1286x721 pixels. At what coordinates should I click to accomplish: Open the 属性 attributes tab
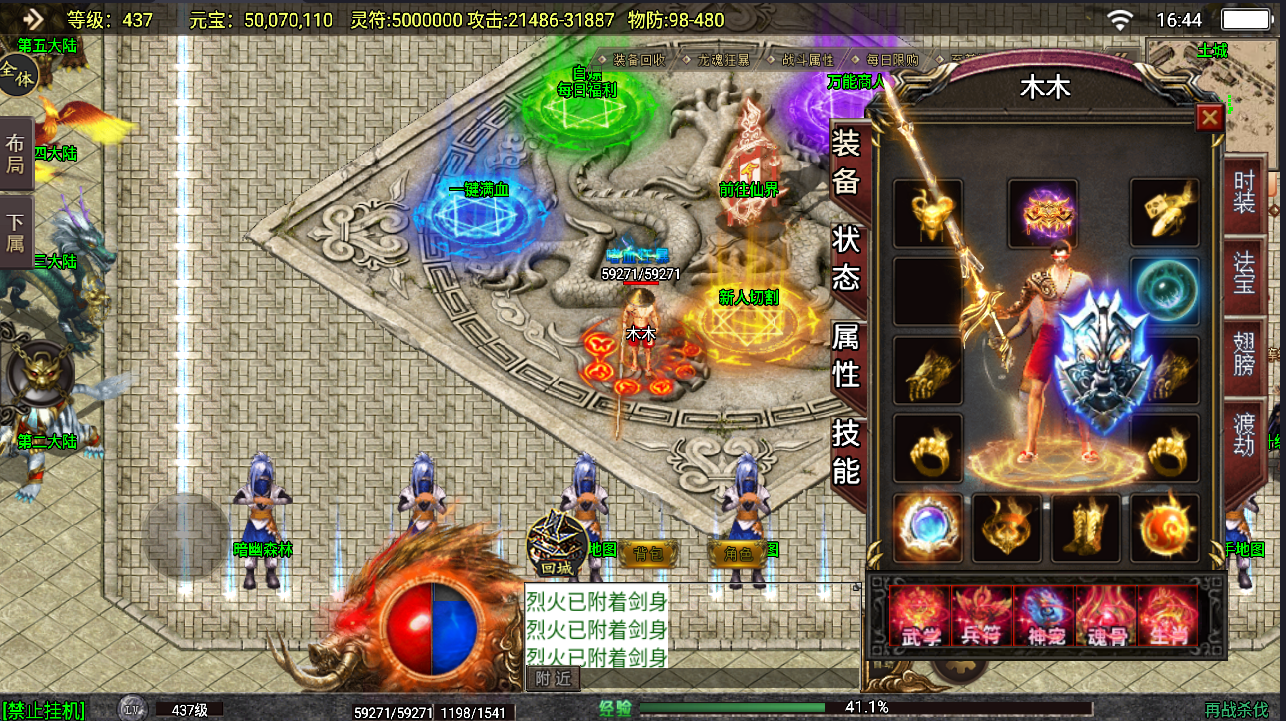(846, 354)
